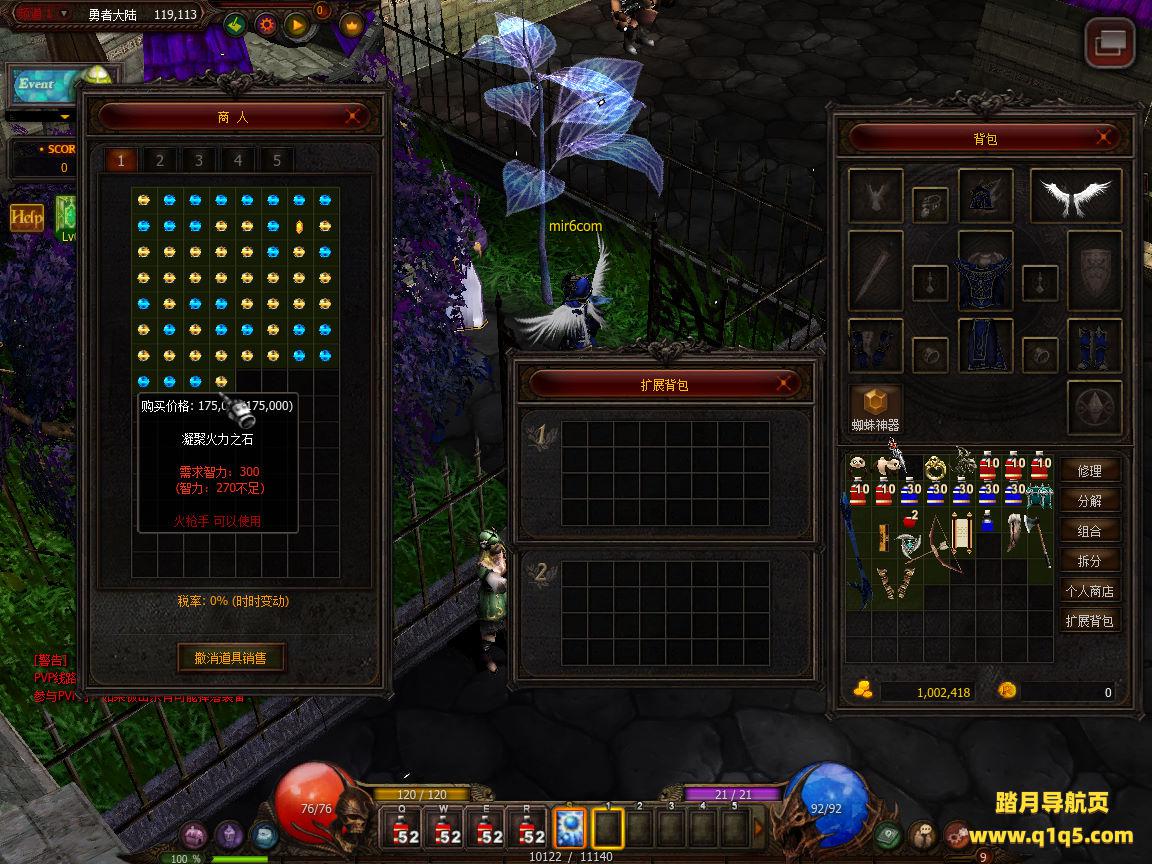Open the Event banner
The width and height of the screenshot is (1152, 864).
point(40,85)
